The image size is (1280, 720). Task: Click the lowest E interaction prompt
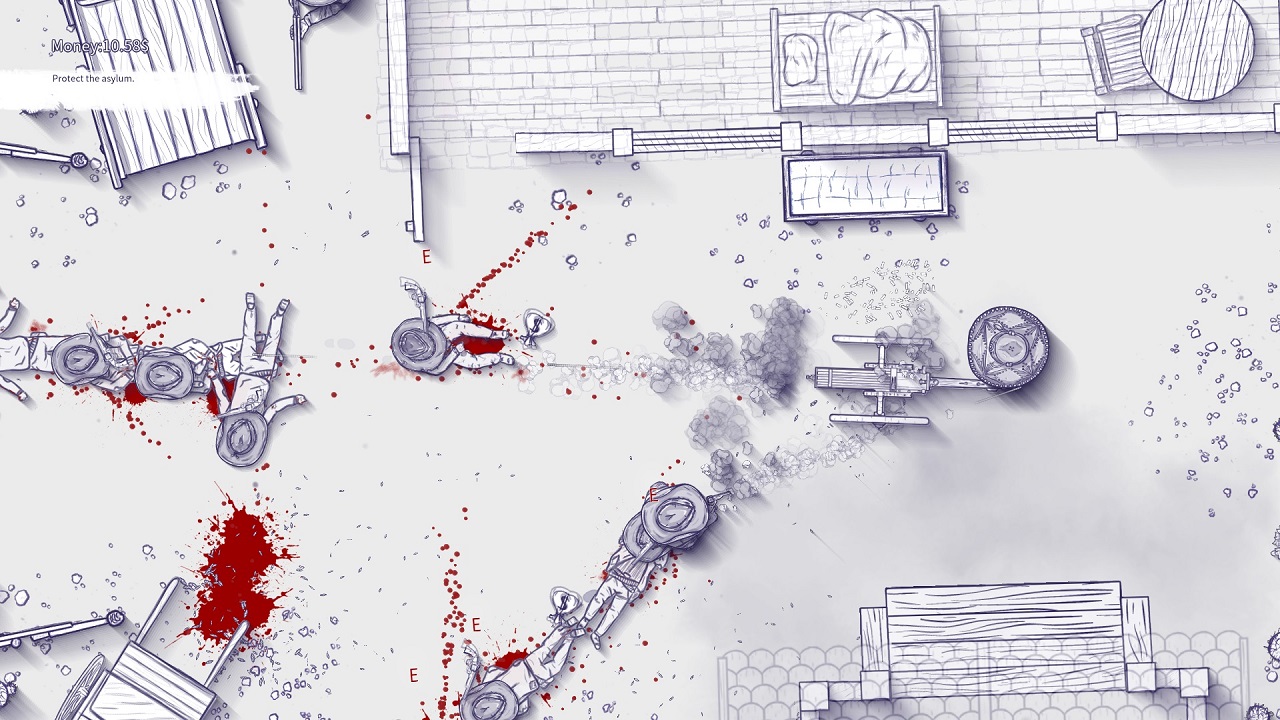point(413,674)
